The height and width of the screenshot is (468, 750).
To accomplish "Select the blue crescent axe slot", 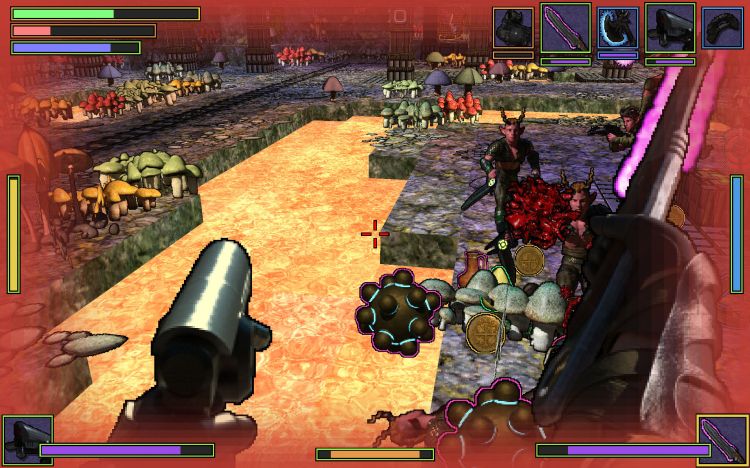I will pos(618,28).
